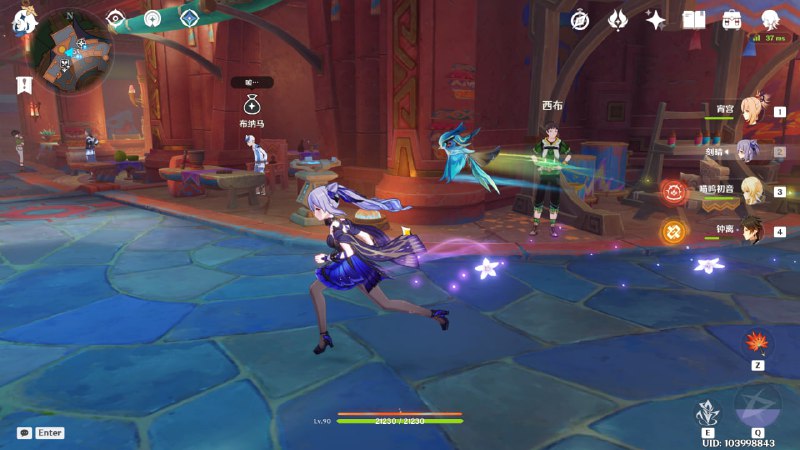
Task: Open the backpack inventory
Action: [x=732, y=20]
